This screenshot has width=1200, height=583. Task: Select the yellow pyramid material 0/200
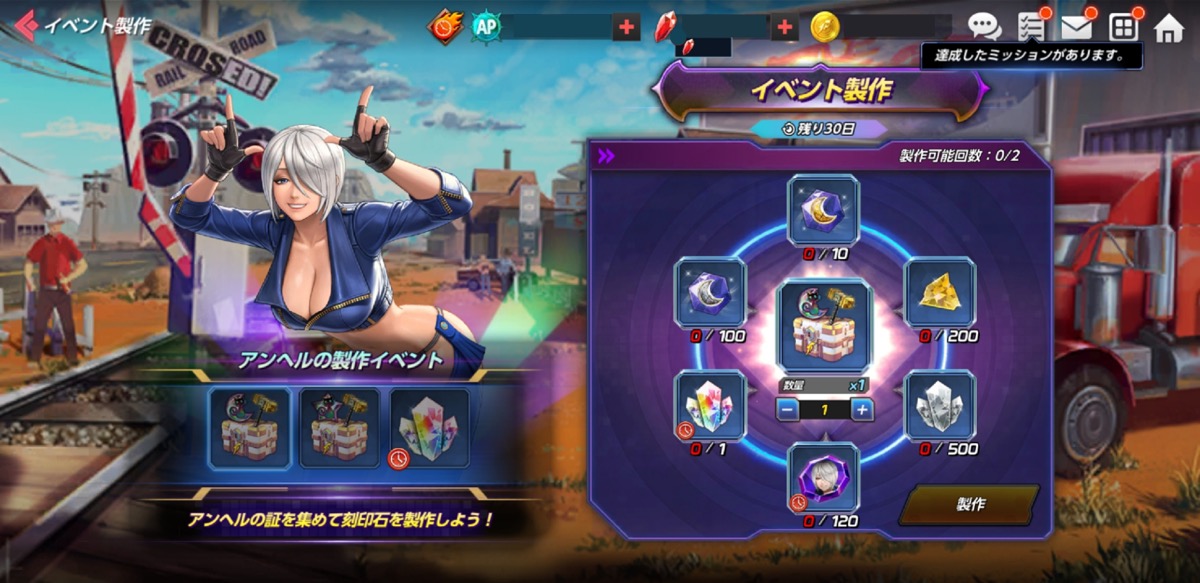(939, 293)
